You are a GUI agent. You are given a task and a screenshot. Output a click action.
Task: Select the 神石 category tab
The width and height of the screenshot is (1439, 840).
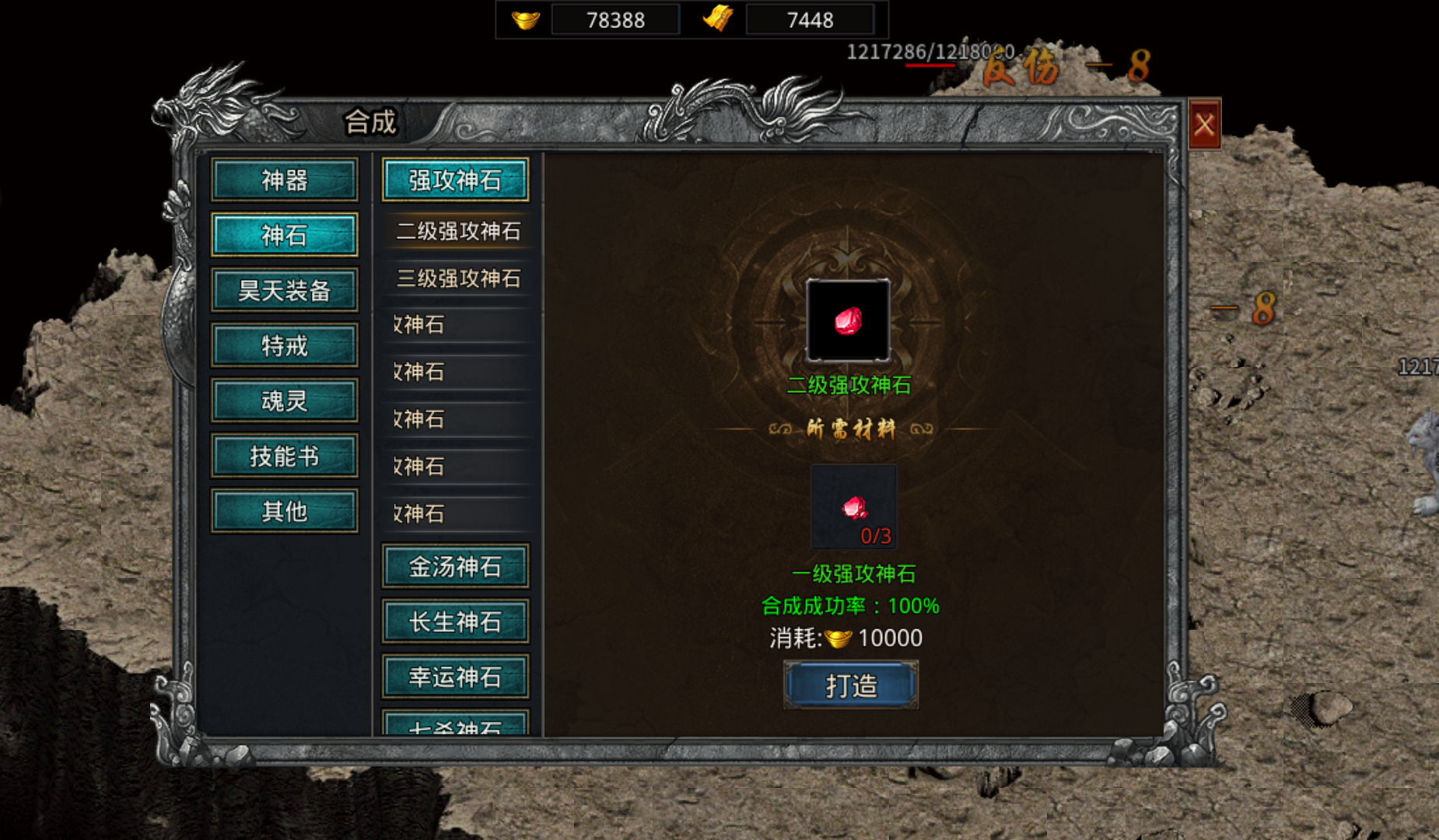[x=284, y=234]
